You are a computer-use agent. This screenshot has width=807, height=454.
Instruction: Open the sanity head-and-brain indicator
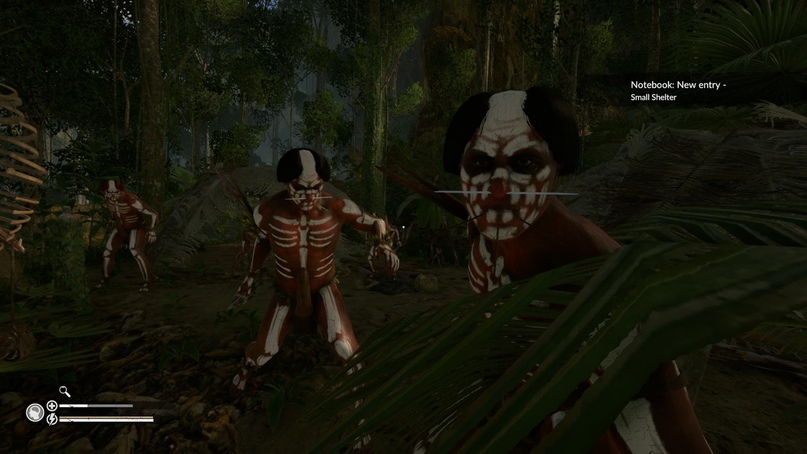[35, 412]
